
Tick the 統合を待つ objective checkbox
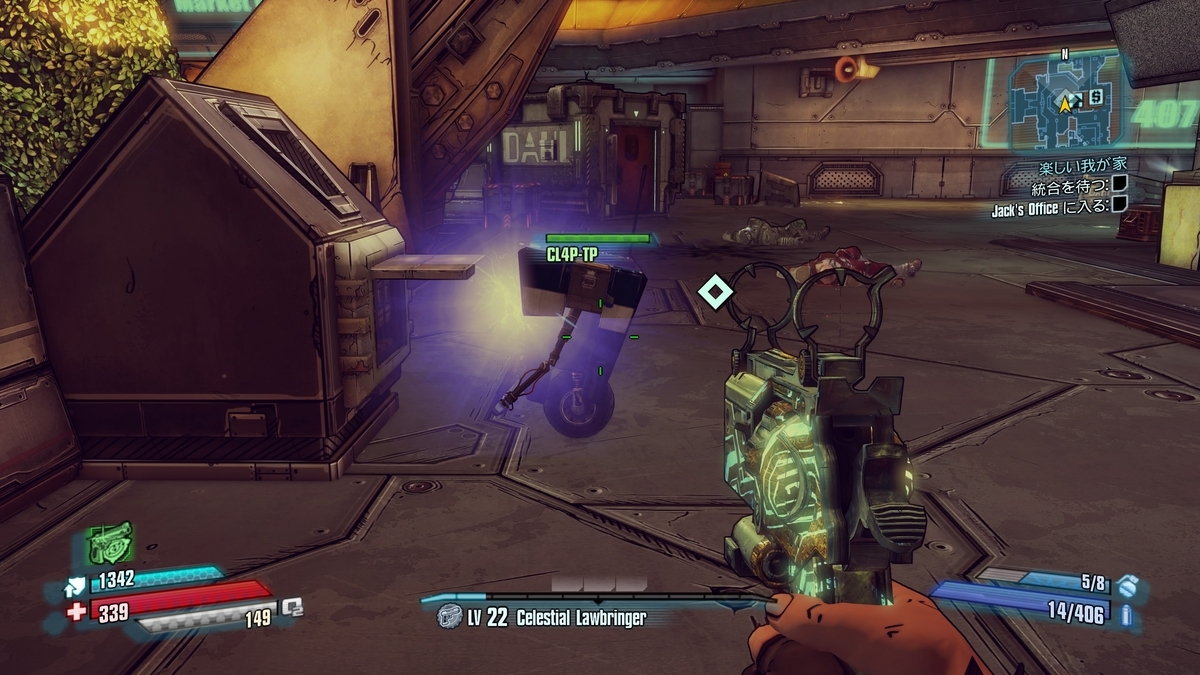1120,184
